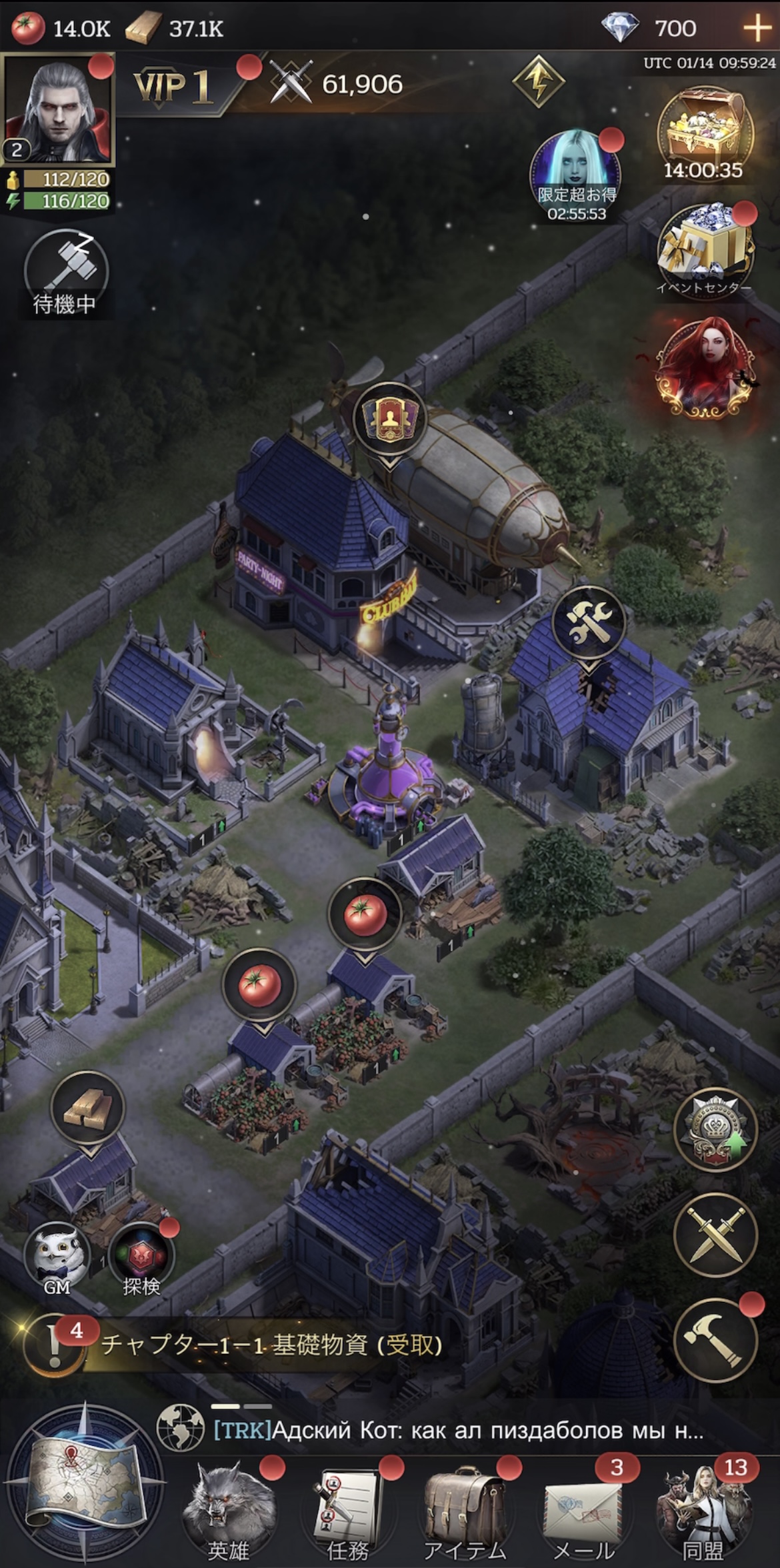This screenshot has height=1568, width=780.
Task: Open the world chat message bar
Action: point(460,1430)
